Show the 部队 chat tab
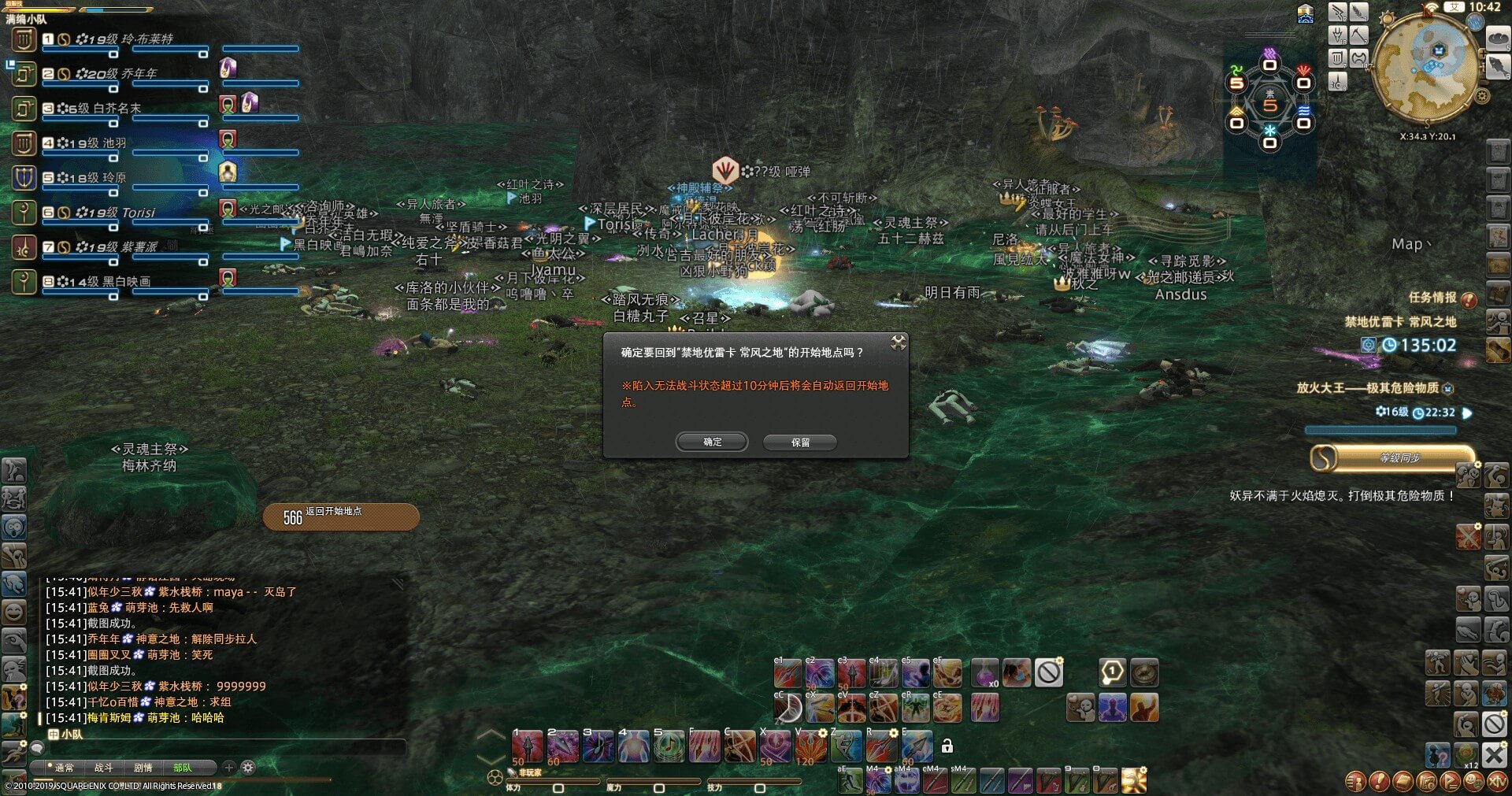The image size is (1512, 796). [x=183, y=768]
